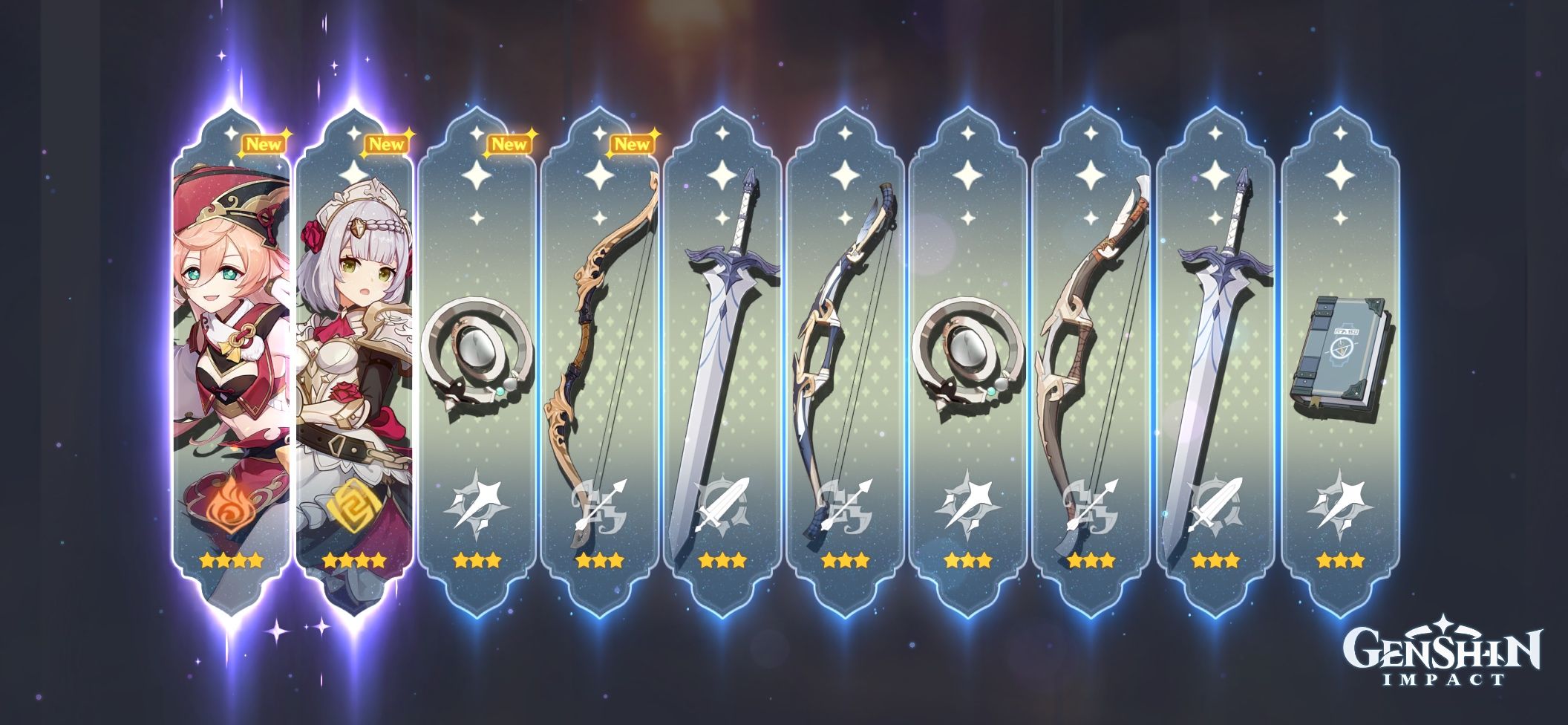The width and height of the screenshot is (1568, 725).
Task: Select Yanfei's character card
Action: tap(226, 334)
